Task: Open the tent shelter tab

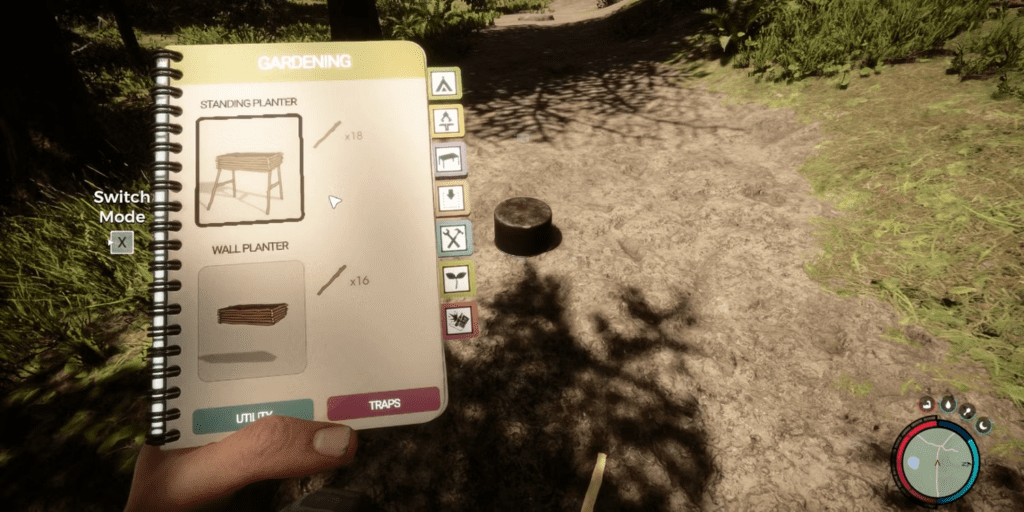Action: (443, 83)
